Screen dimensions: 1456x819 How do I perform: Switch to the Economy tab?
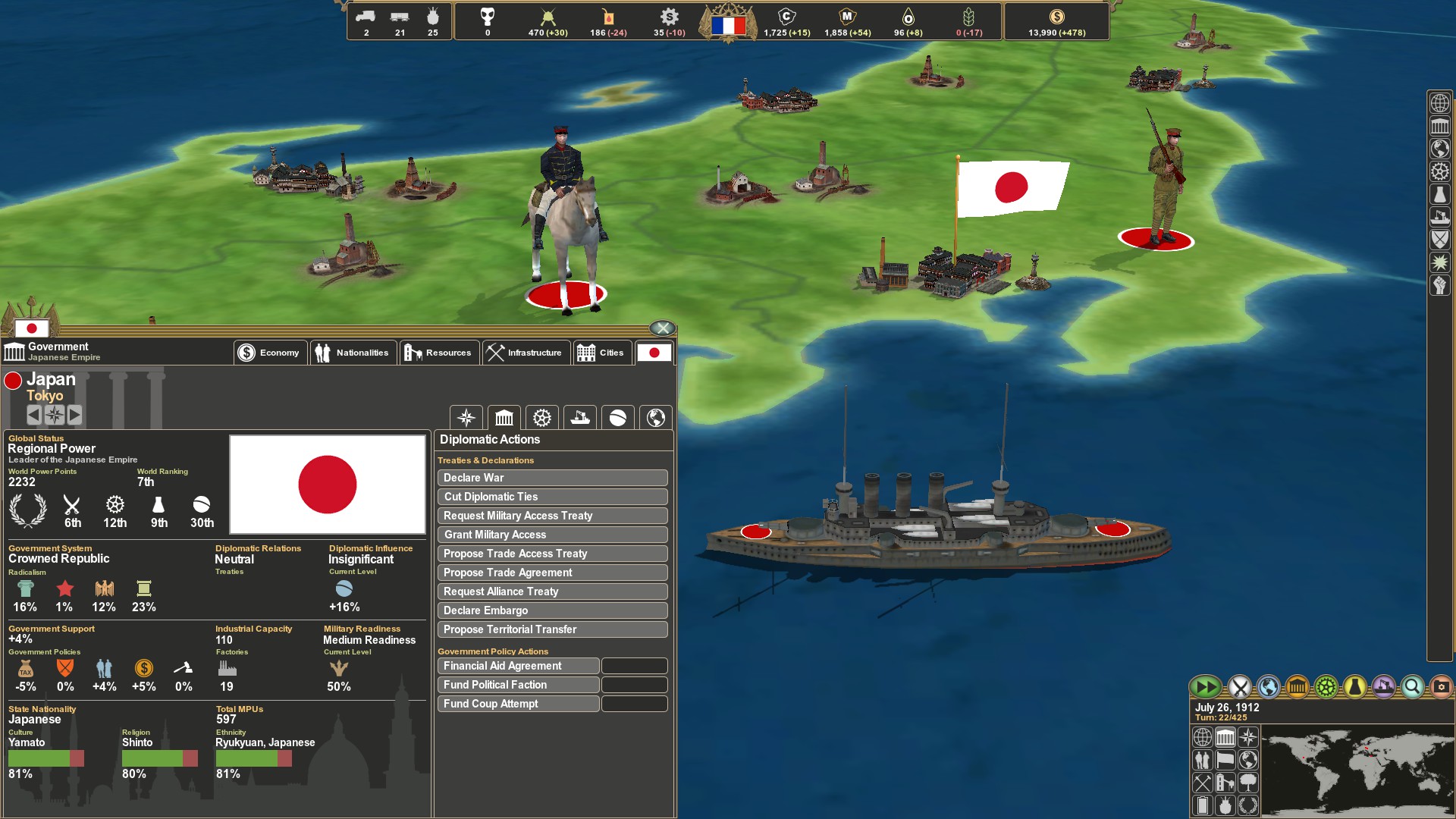[x=270, y=352]
